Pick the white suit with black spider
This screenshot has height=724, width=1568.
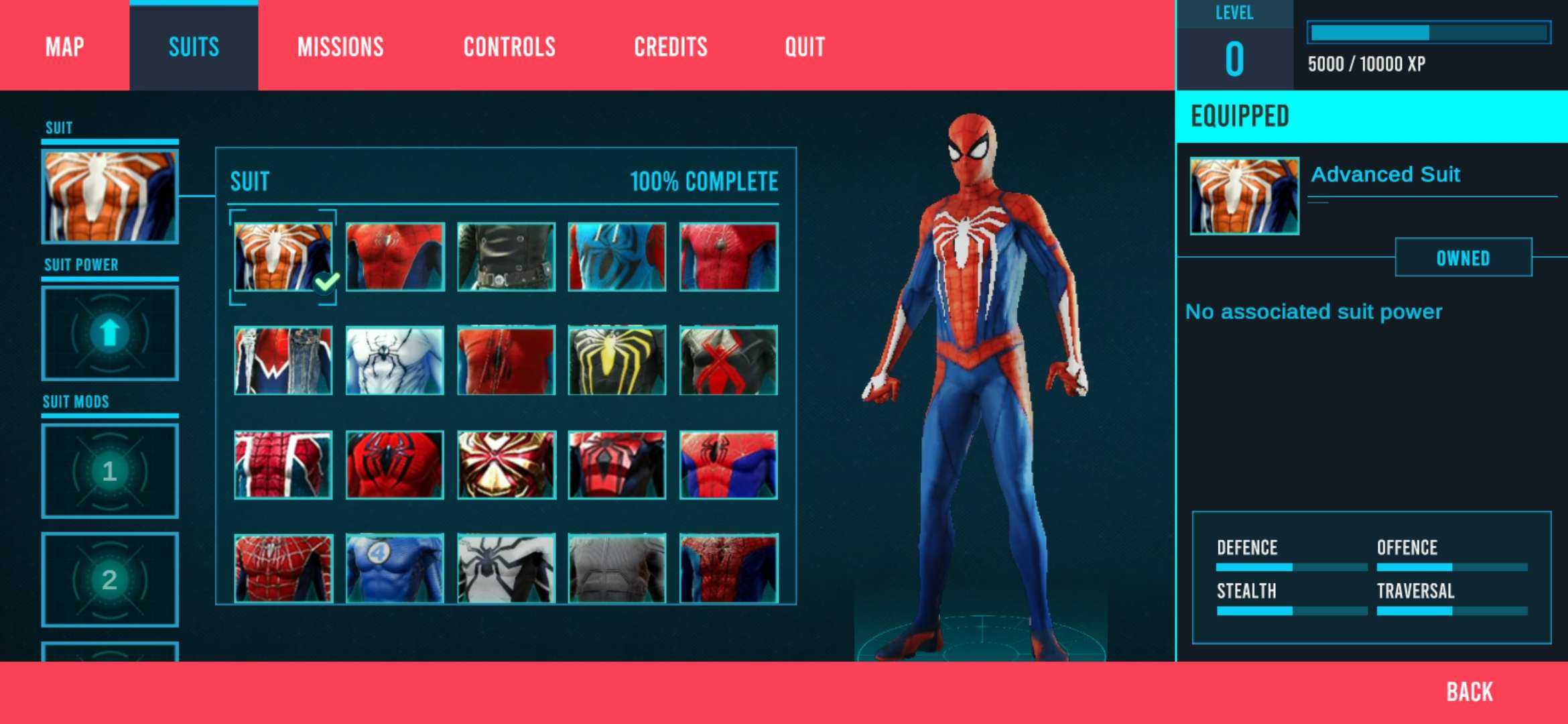point(395,361)
